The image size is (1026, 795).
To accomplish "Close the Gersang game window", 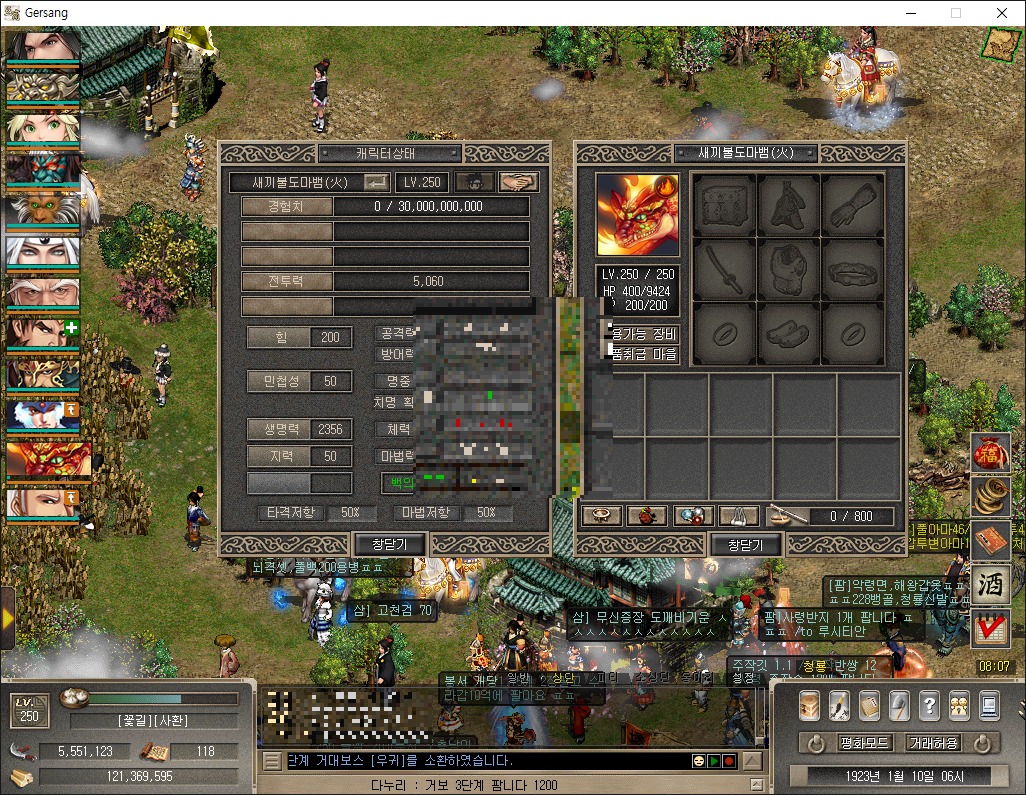I will click(1002, 13).
